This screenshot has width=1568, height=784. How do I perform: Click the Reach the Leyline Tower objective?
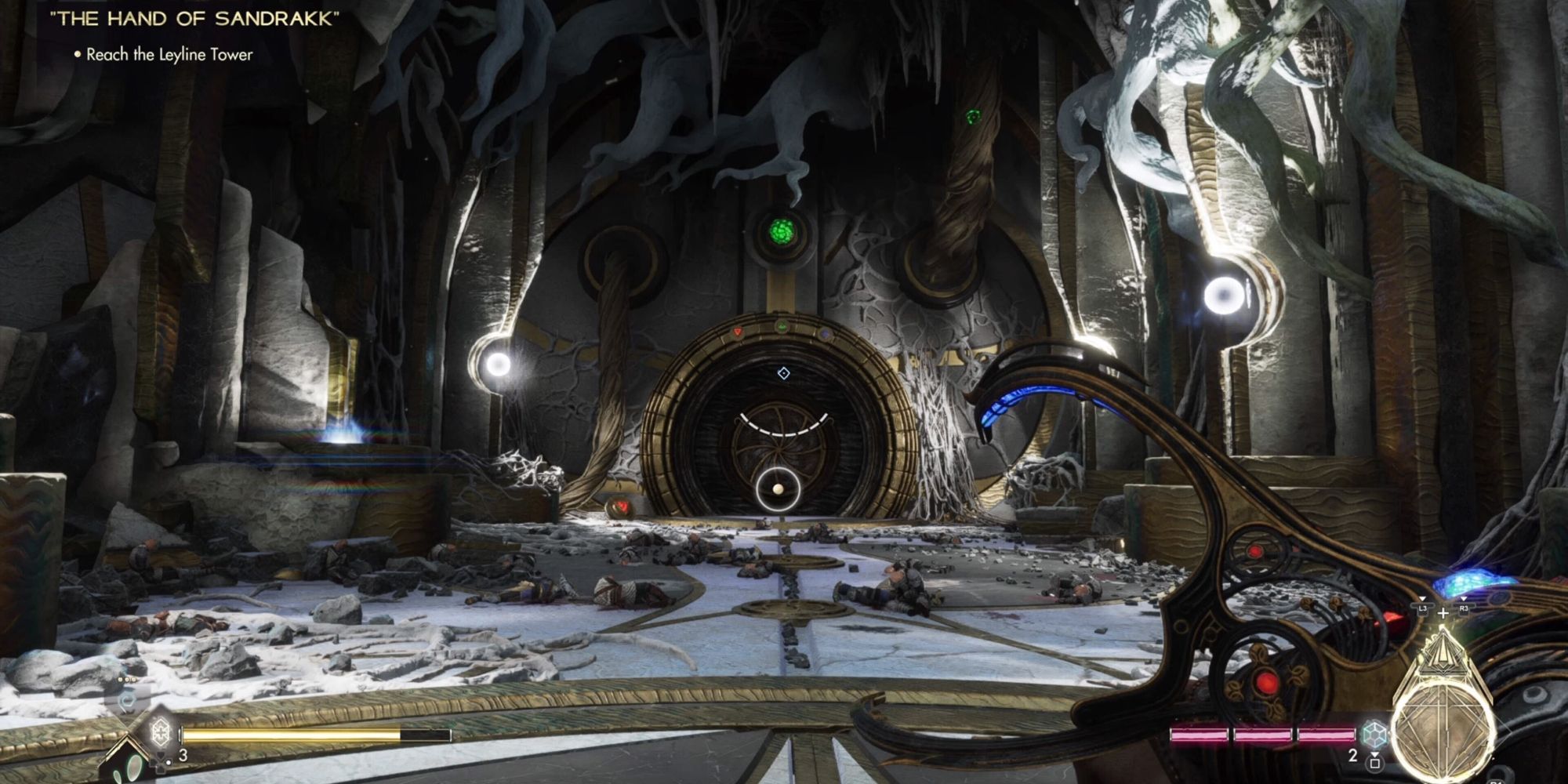click(x=169, y=55)
